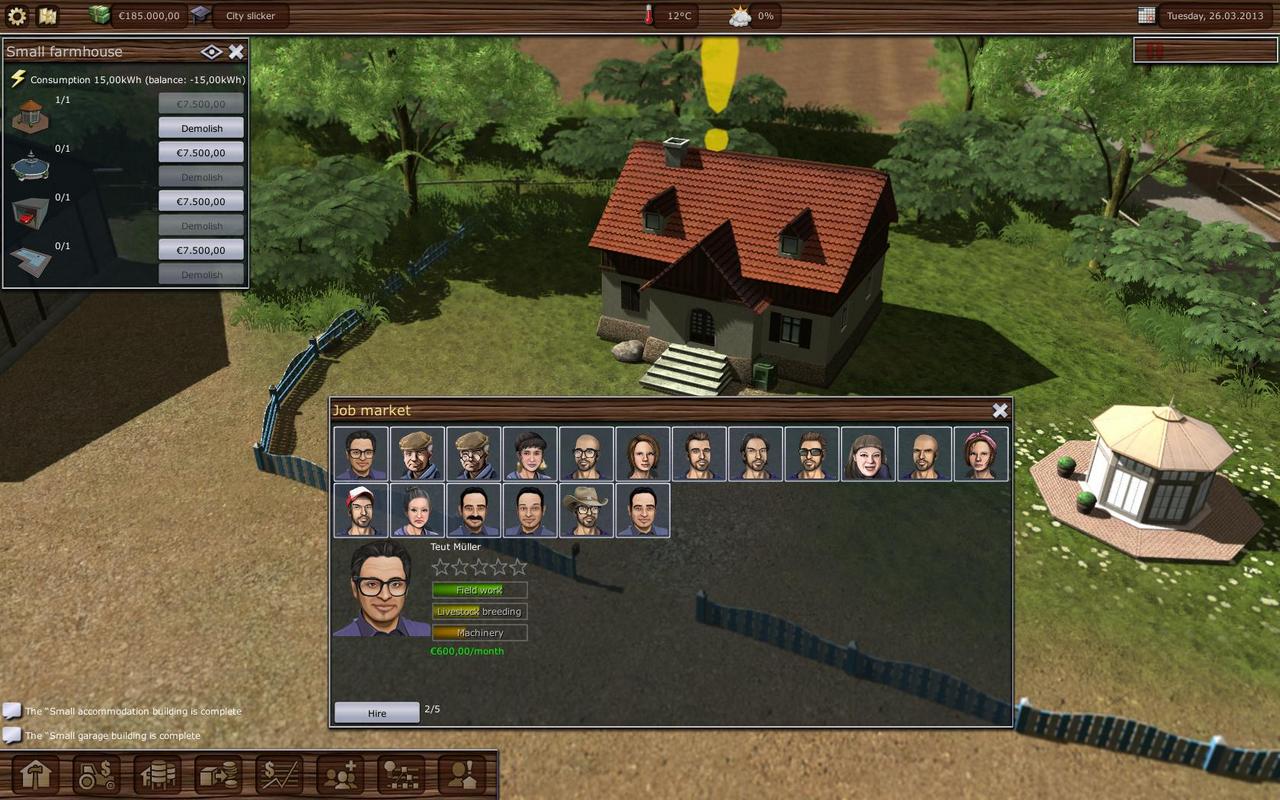This screenshot has width=1280, height=800.
Task: Close the Small farmhouse panel
Action: 236,52
